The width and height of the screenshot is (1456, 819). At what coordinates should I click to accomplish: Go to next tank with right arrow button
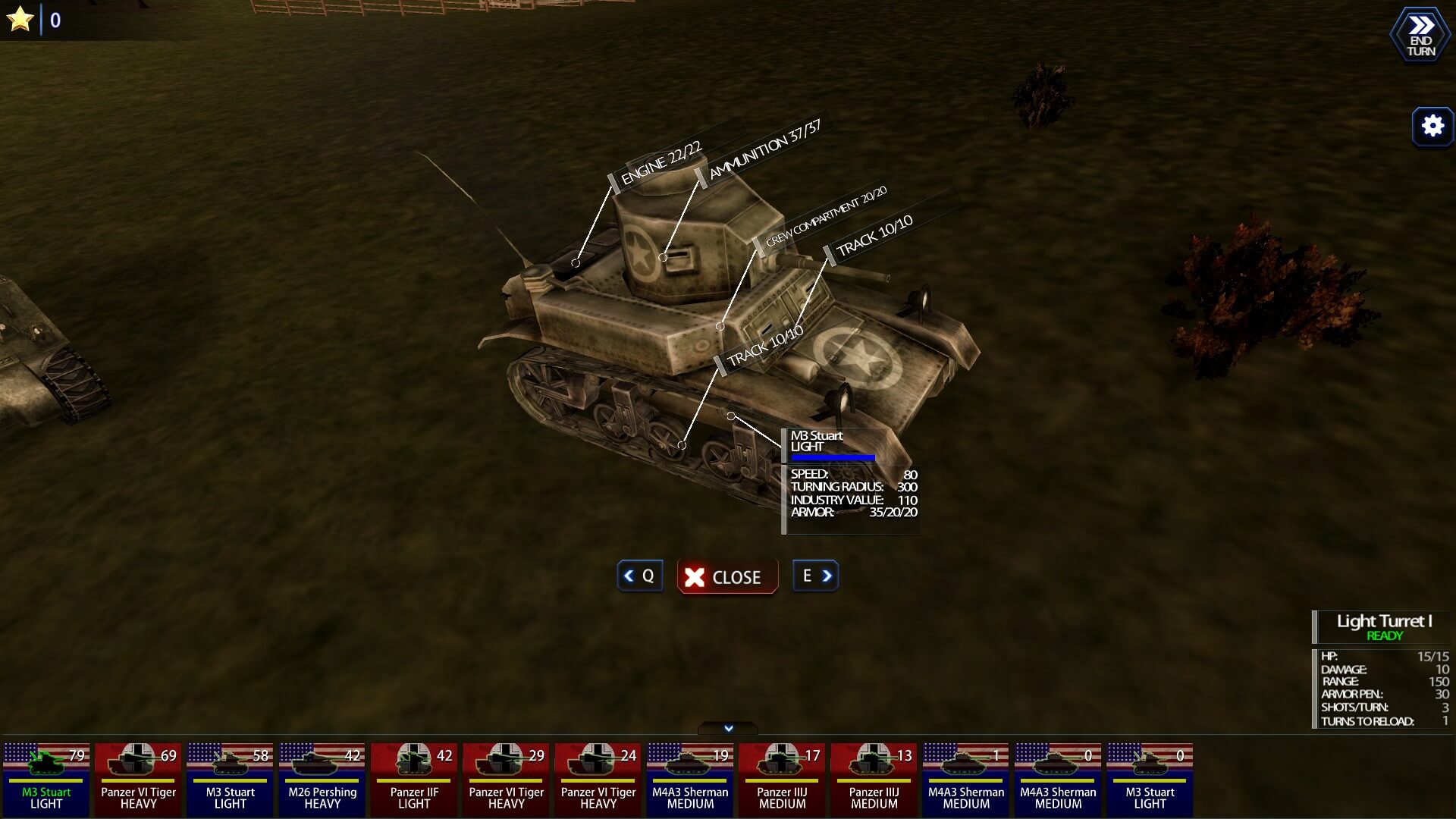pos(816,576)
